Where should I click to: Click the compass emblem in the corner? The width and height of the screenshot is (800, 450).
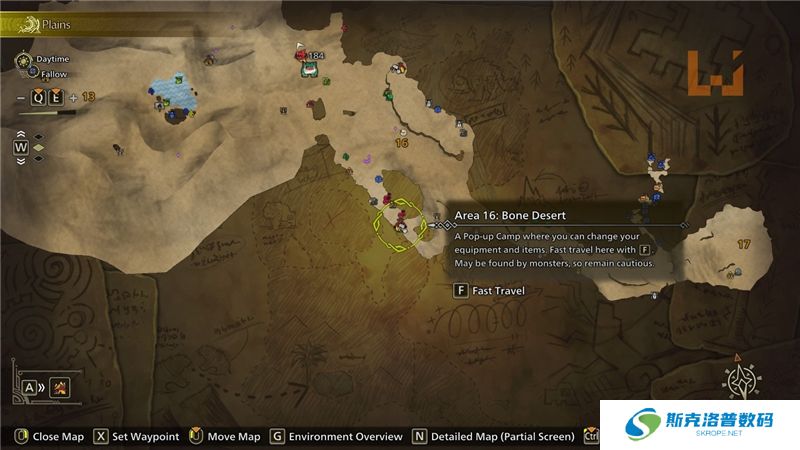[x=743, y=383]
